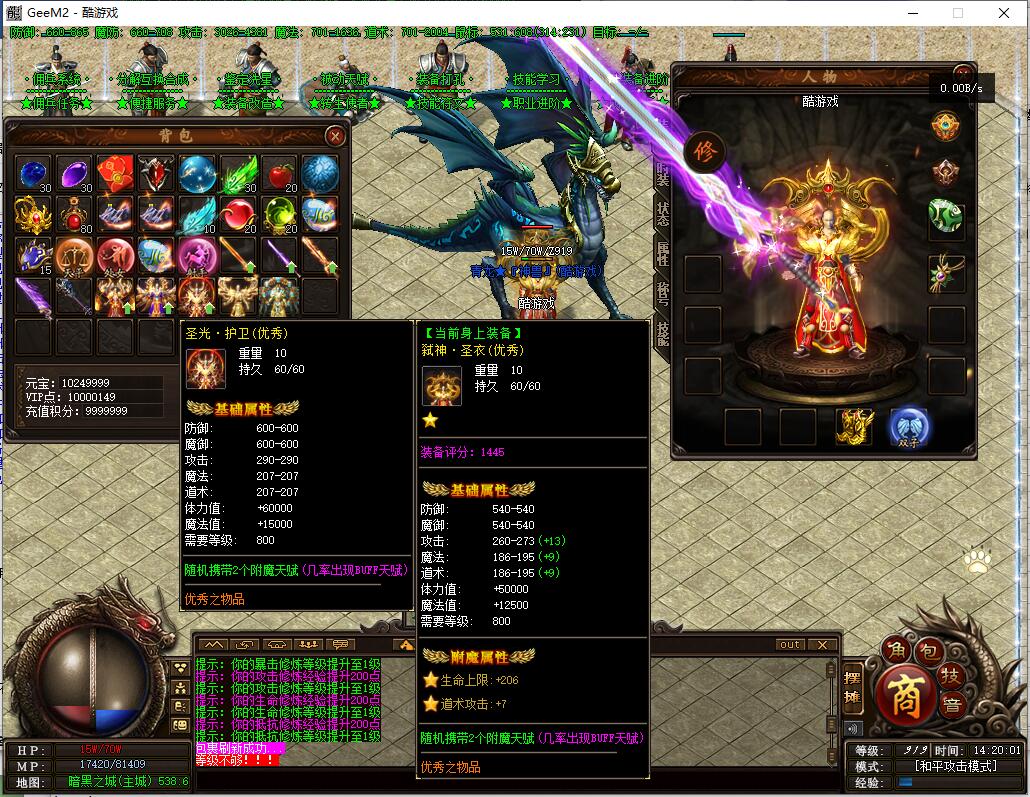This screenshot has width=1030, height=797.
Task: Select the 射手 Sagittarius zodiac orb
Action: (197, 256)
